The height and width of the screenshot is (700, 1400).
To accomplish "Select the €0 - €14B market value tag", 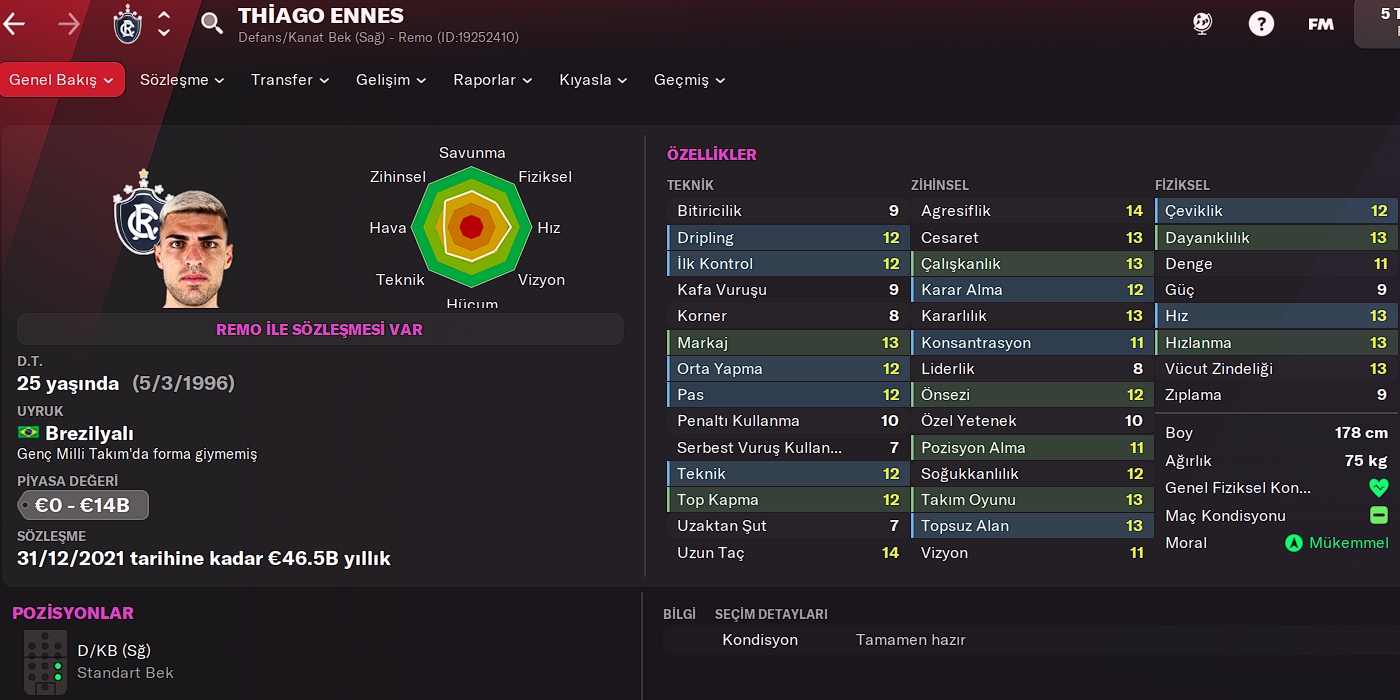I will [x=83, y=505].
